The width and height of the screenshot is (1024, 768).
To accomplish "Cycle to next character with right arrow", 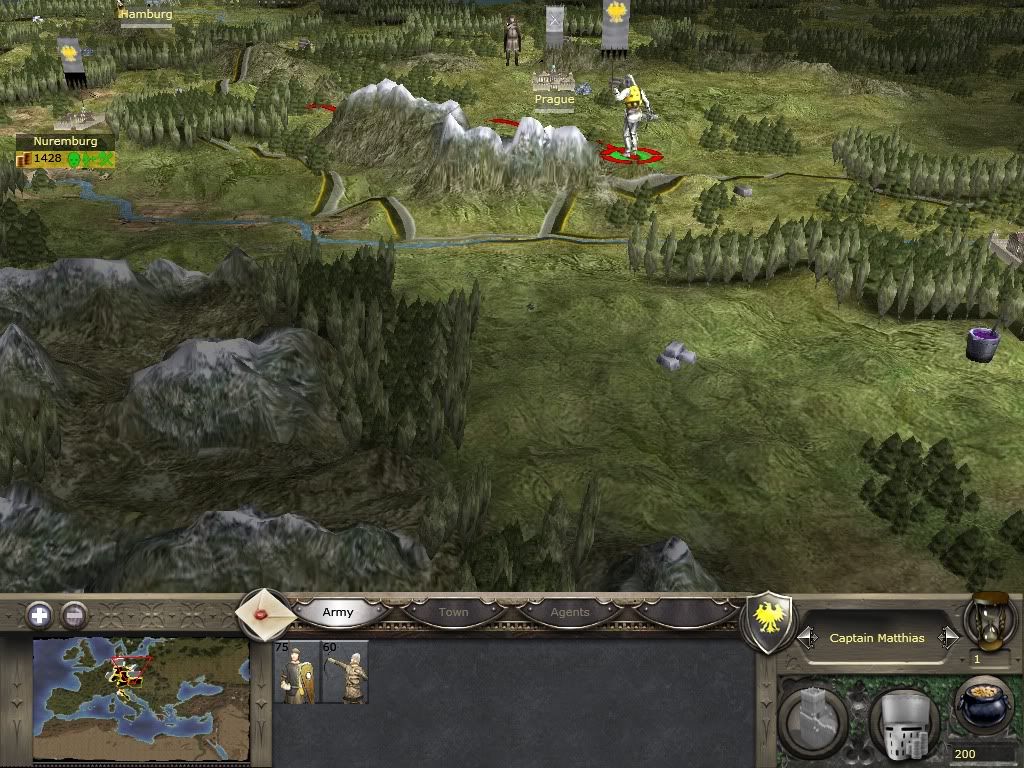I will point(949,638).
